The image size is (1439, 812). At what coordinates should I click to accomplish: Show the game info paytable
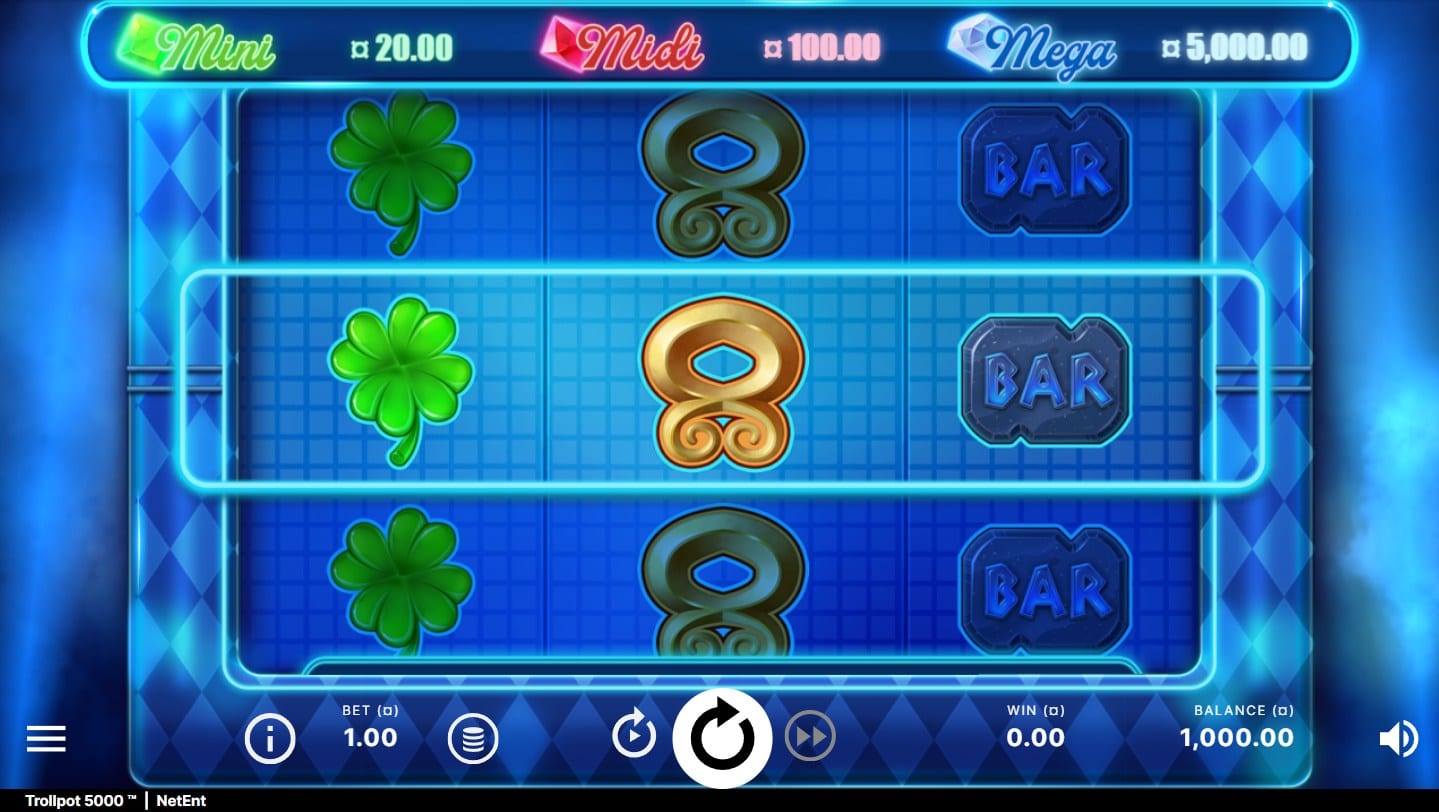(270, 739)
